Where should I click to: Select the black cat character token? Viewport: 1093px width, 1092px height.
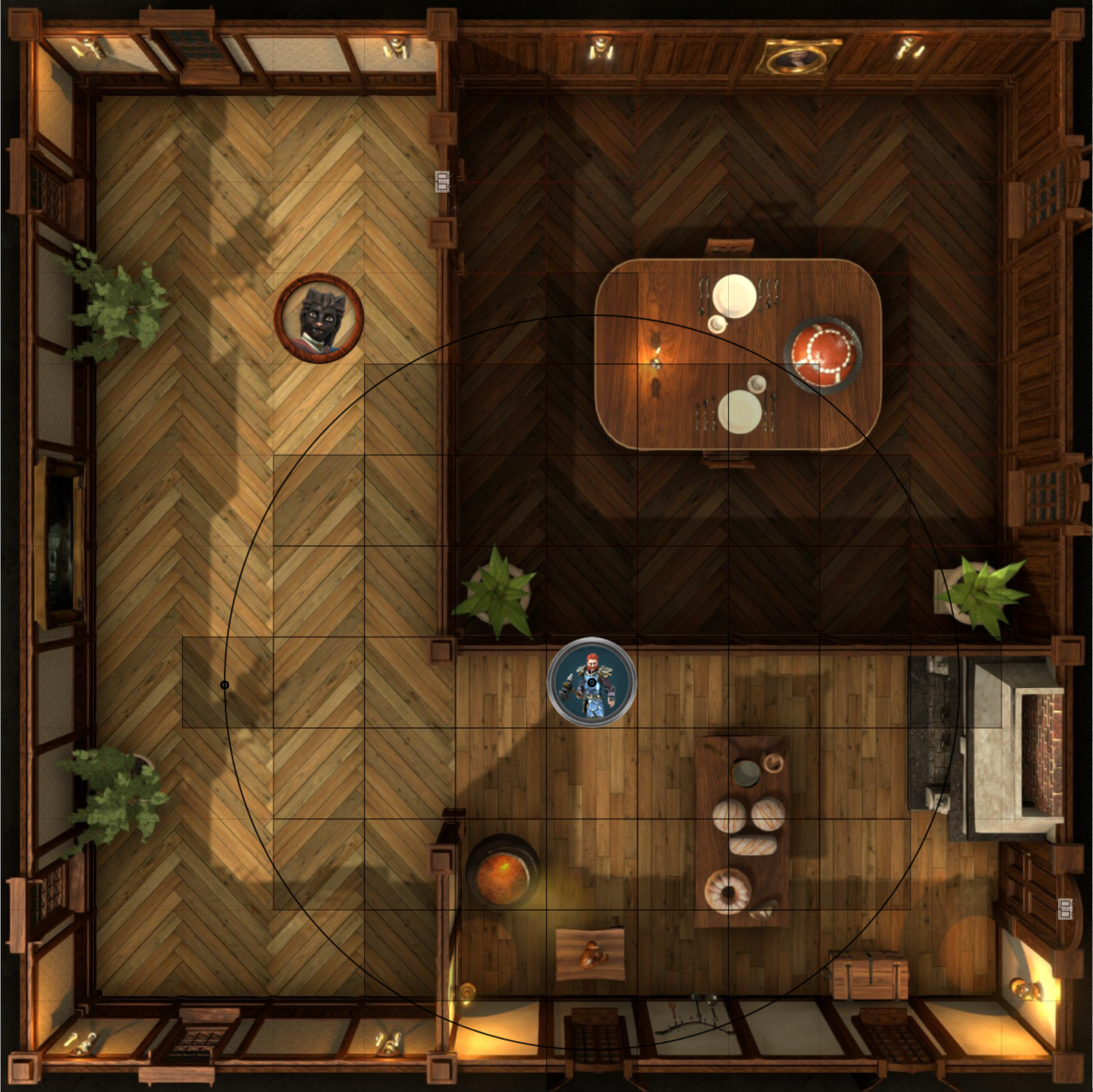[x=319, y=317]
